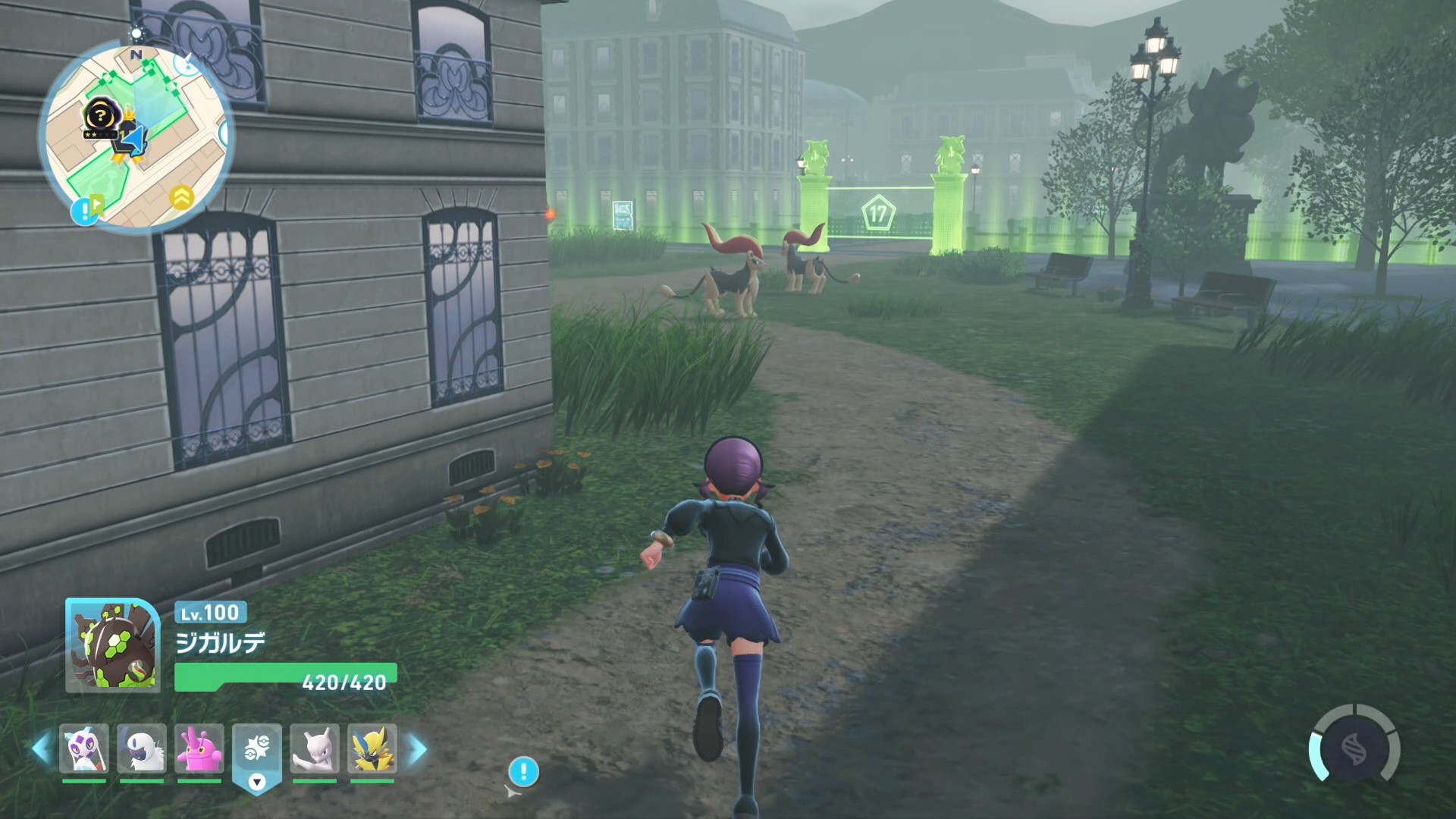
Task: Cycle the party bar right
Action: click(x=417, y=750)
